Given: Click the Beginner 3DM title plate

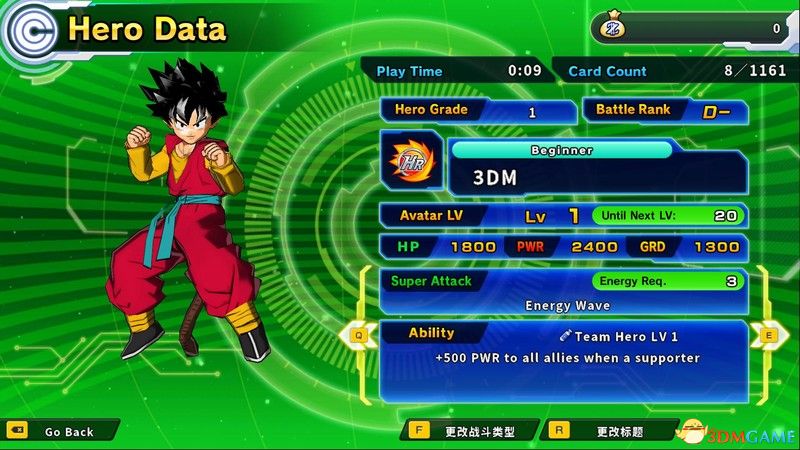Looking at the screenshot, I should click(x=596, y=168).
